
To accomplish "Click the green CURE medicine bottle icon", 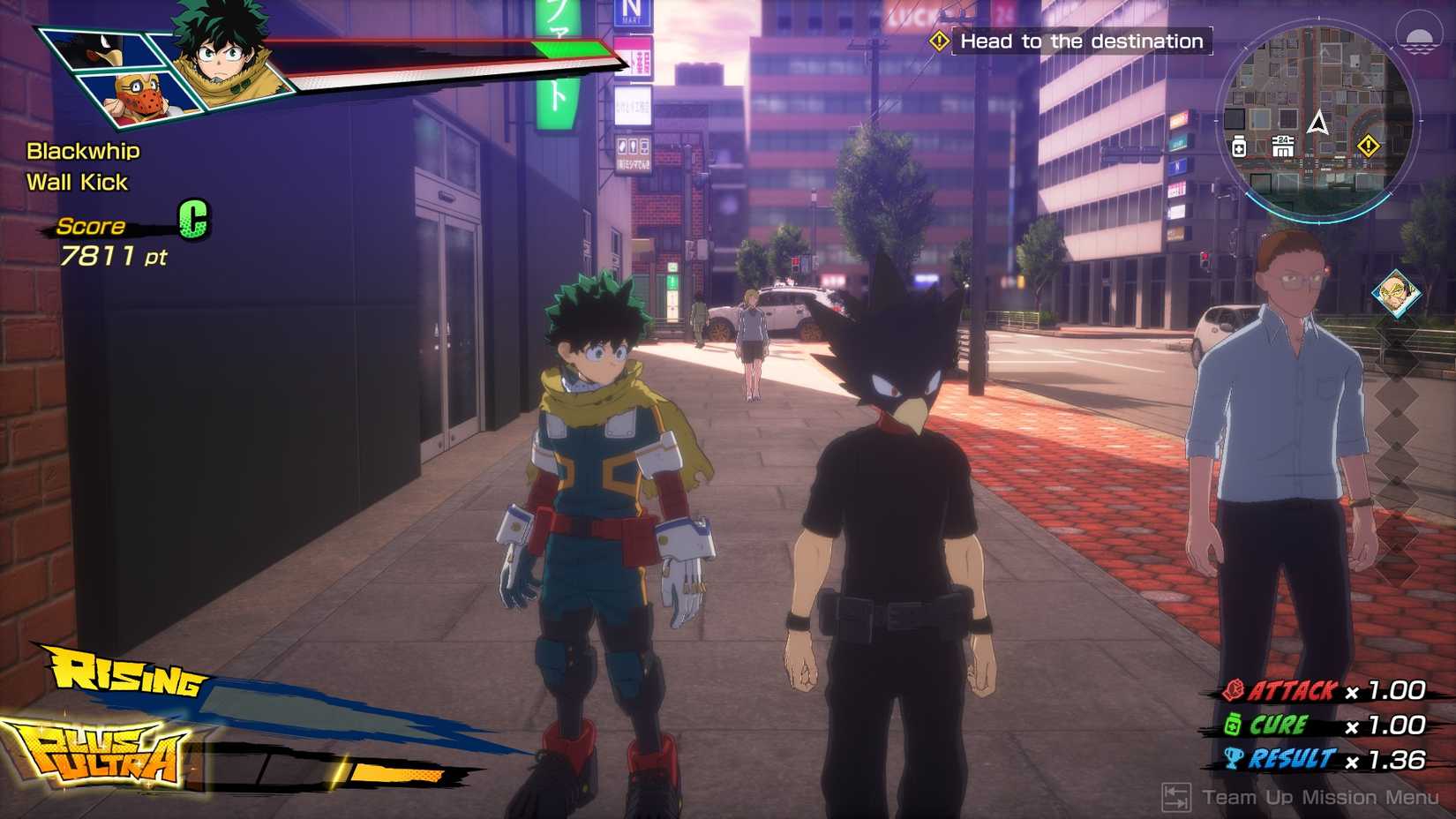I will click(x=1233, y=724).
